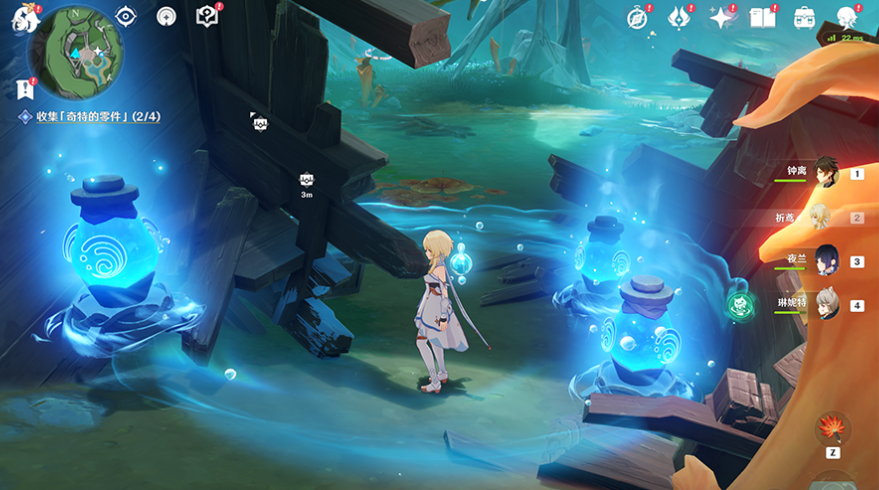Switch to party member 琳妮特
The height and width of the screenshot is (490, 879).
[x=825, y=304]
